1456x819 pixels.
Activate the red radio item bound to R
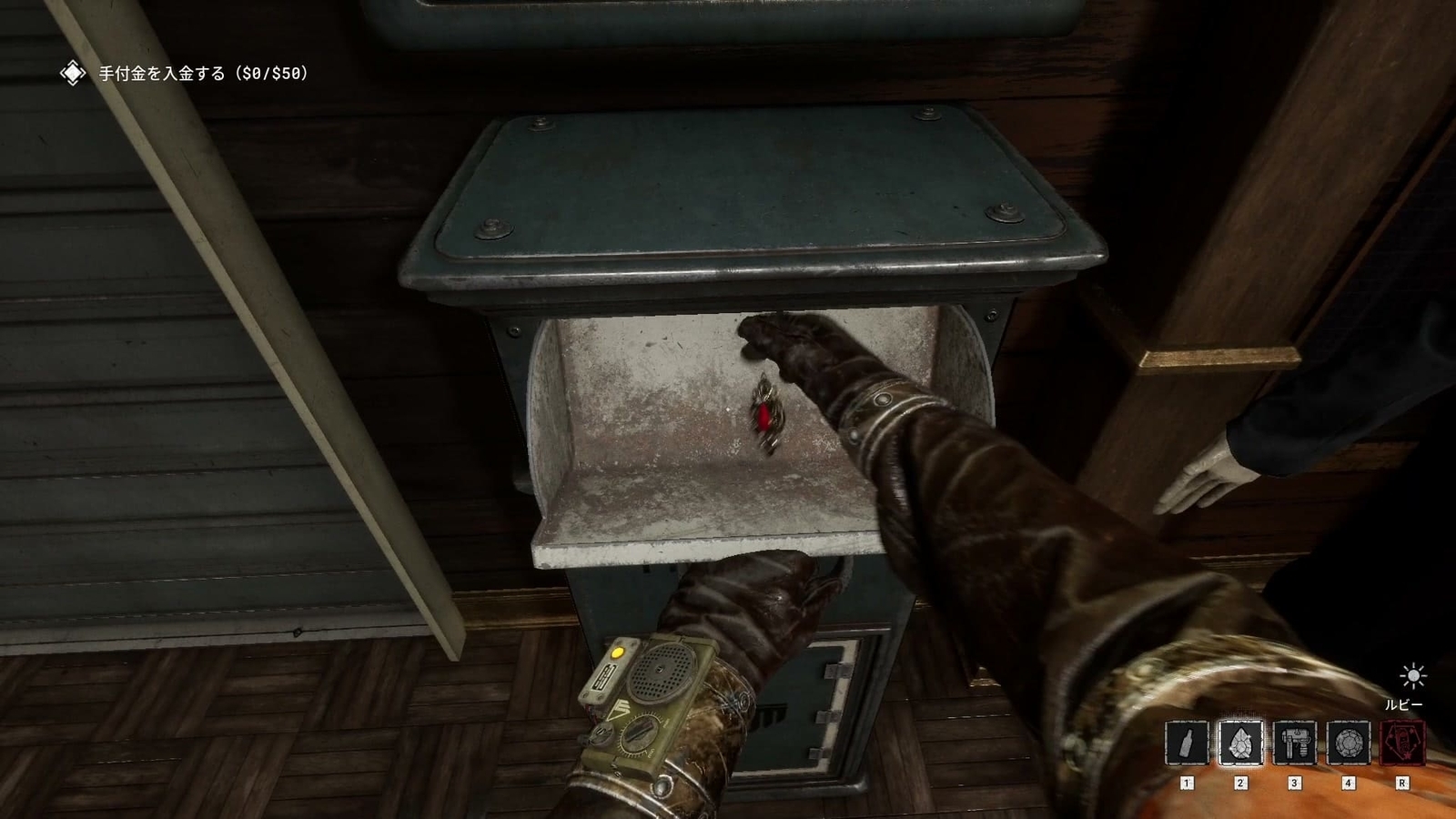click(x=1402, y=743)
